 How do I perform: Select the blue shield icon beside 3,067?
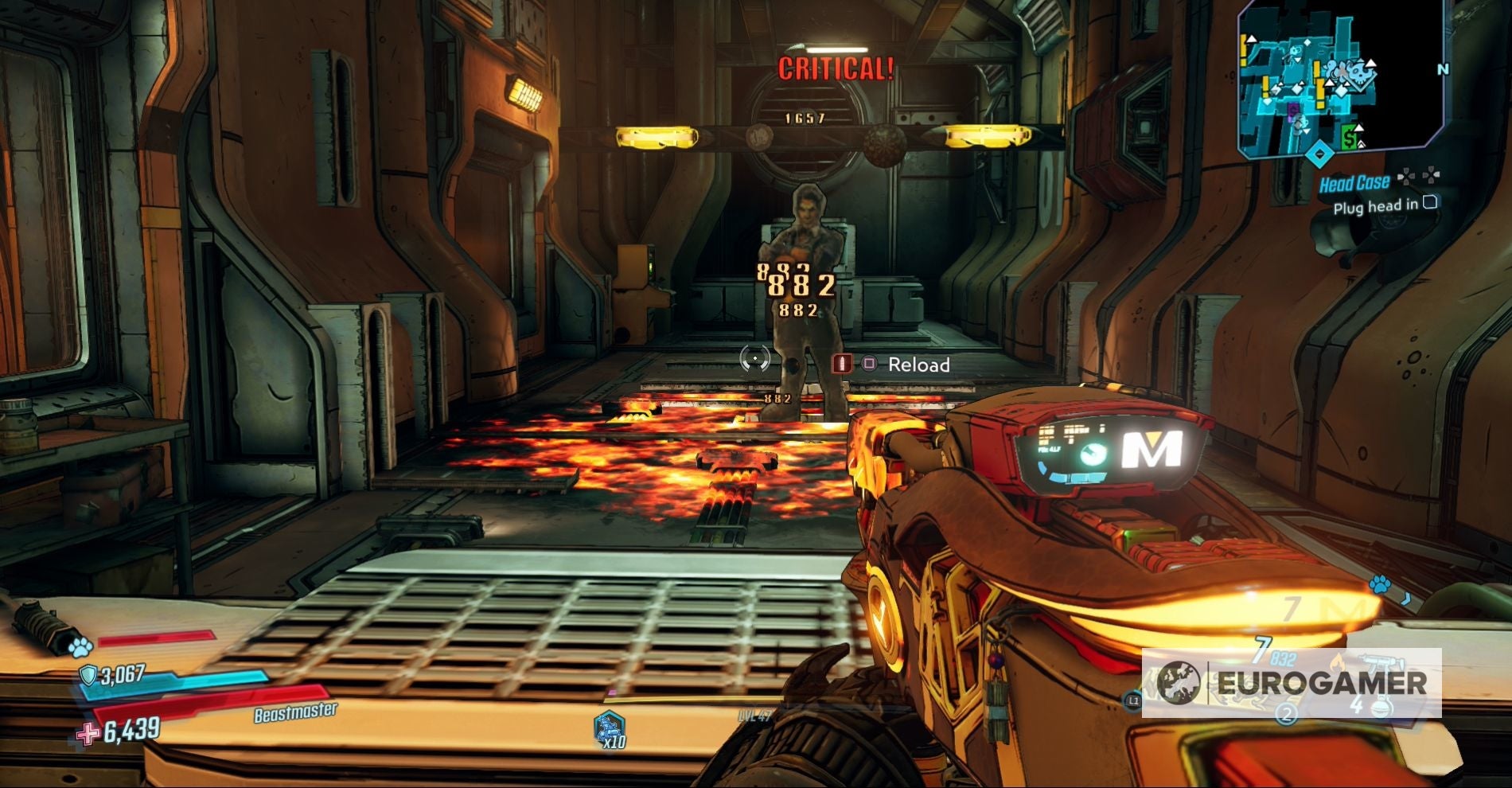[88, 676]
